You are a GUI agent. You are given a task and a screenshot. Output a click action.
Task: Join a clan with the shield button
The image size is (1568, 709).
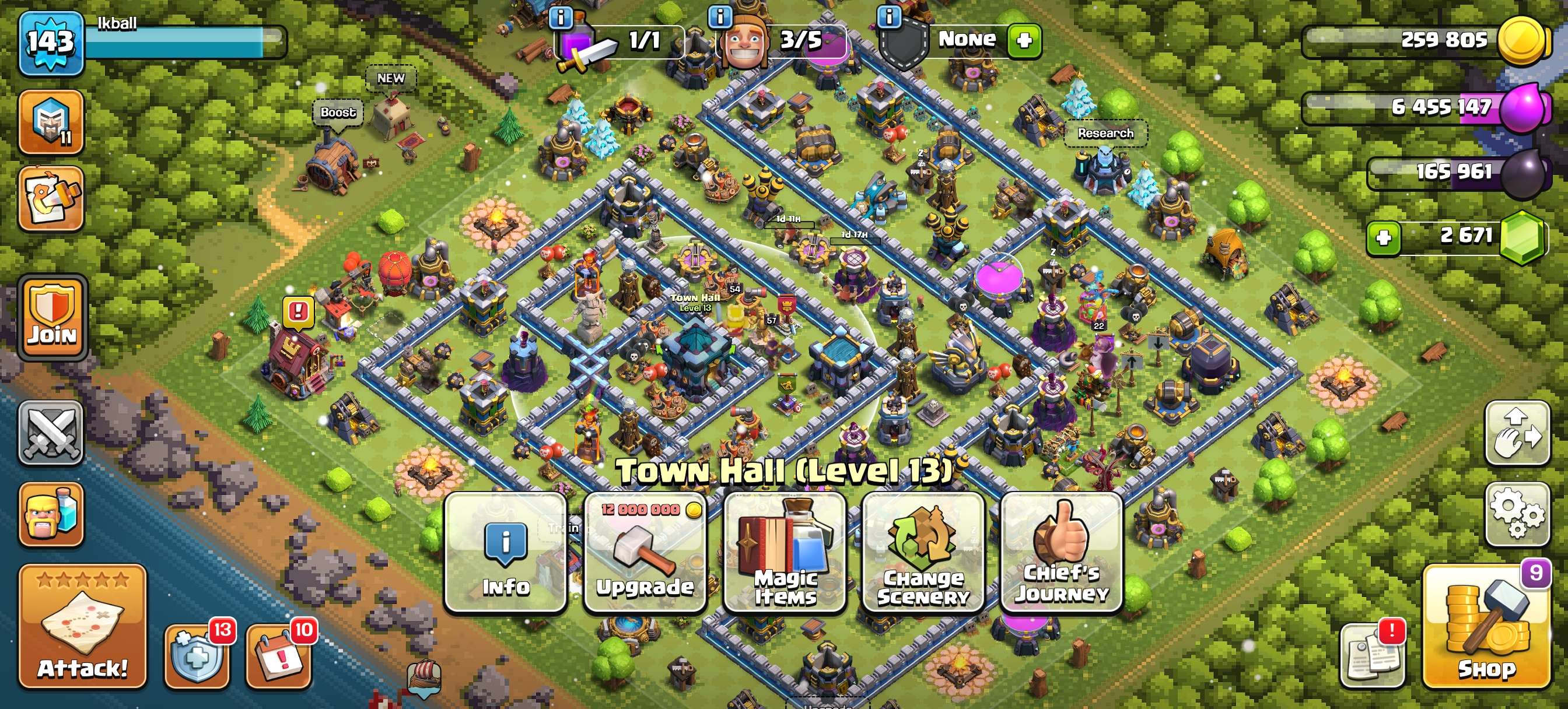coord(52,317)
